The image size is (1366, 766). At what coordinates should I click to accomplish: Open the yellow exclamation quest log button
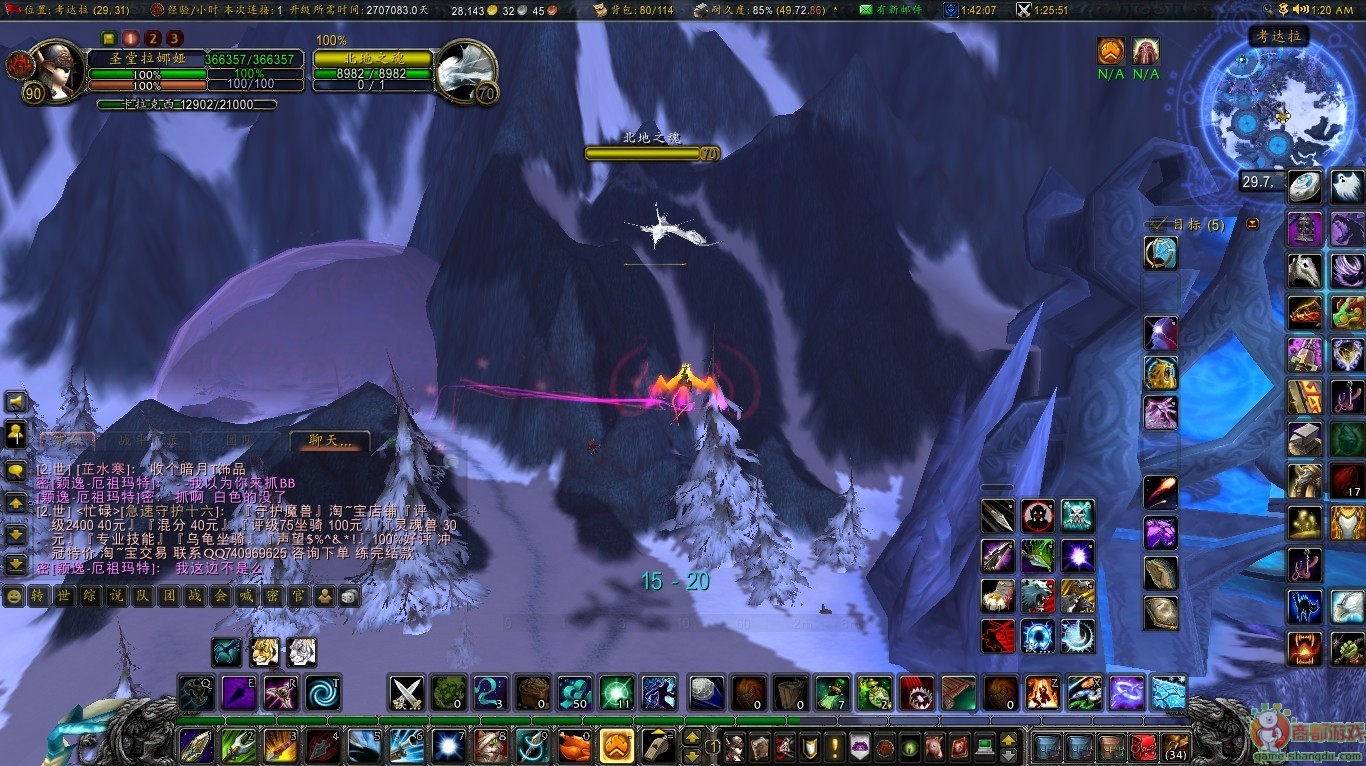pos(834,746)
